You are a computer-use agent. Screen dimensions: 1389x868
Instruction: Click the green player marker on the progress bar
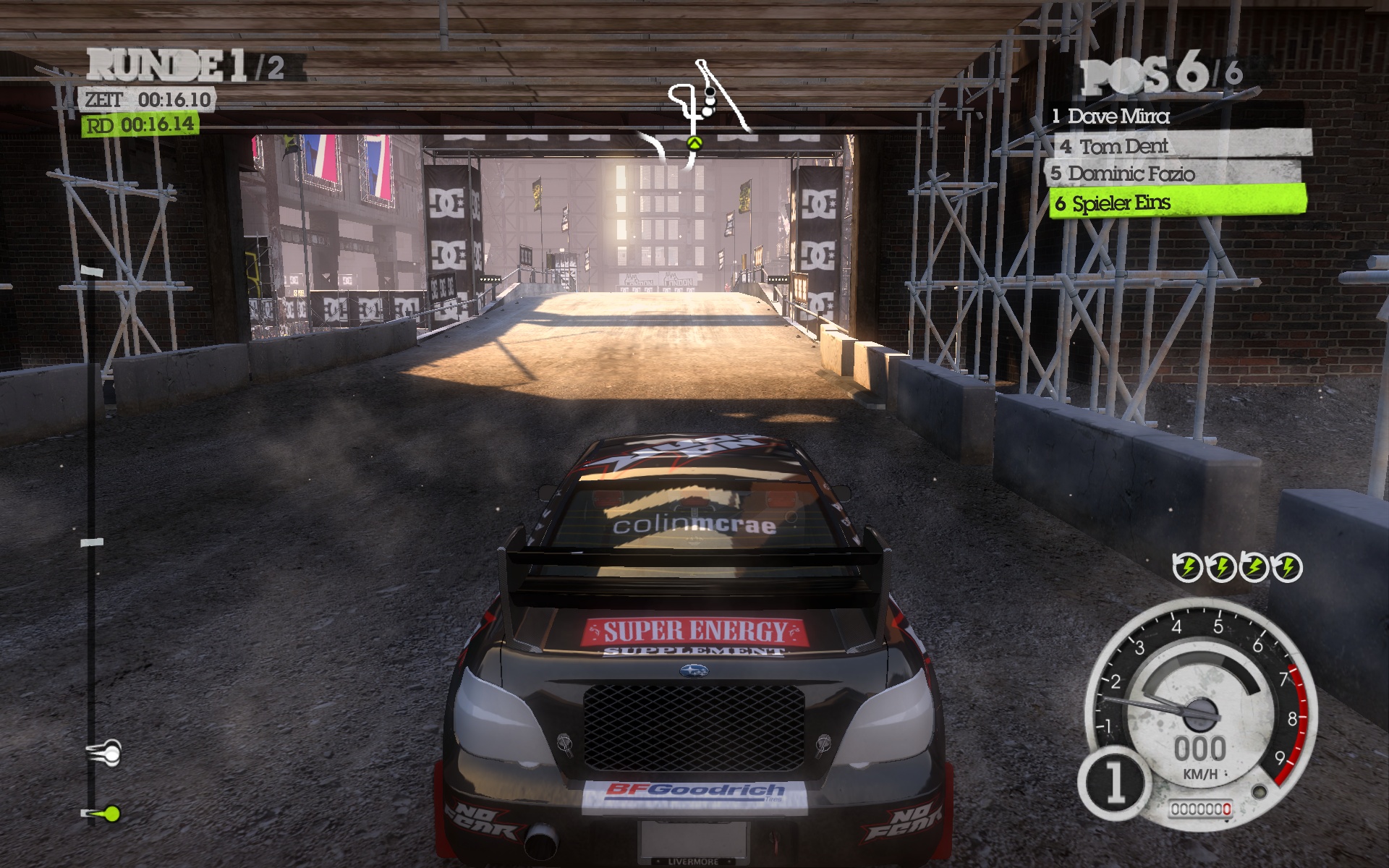[111, 814]
